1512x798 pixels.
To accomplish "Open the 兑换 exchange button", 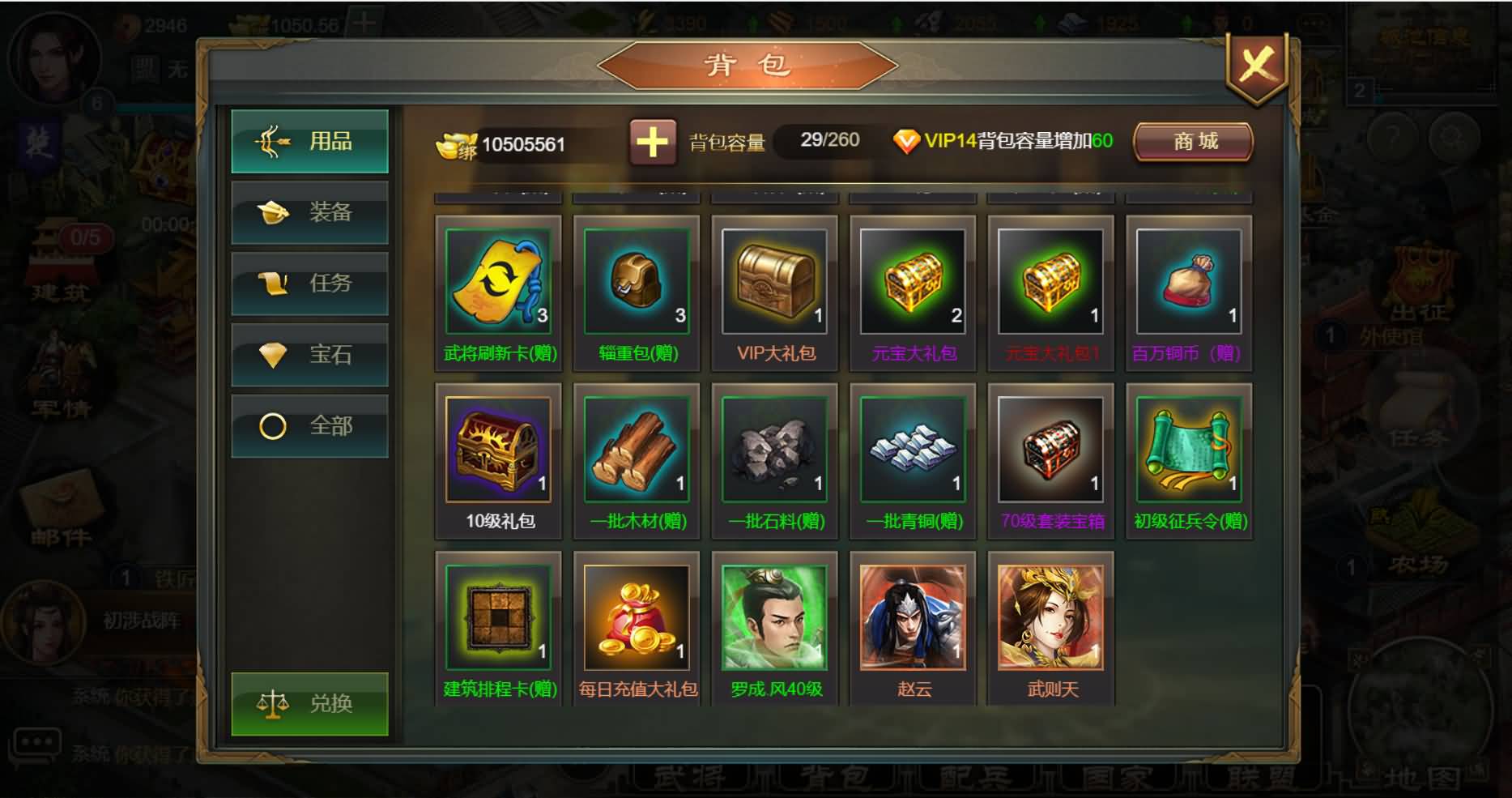I will [309, 703].
